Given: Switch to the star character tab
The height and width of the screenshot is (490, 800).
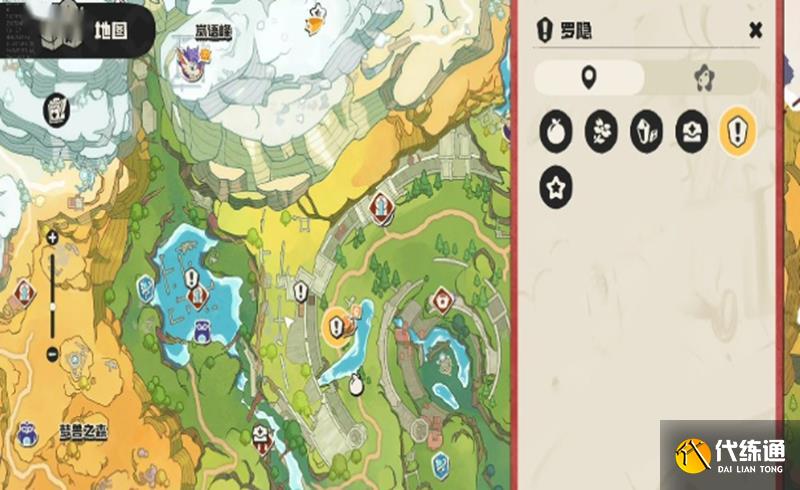Looking at the screenshot, I should (703, 77).
